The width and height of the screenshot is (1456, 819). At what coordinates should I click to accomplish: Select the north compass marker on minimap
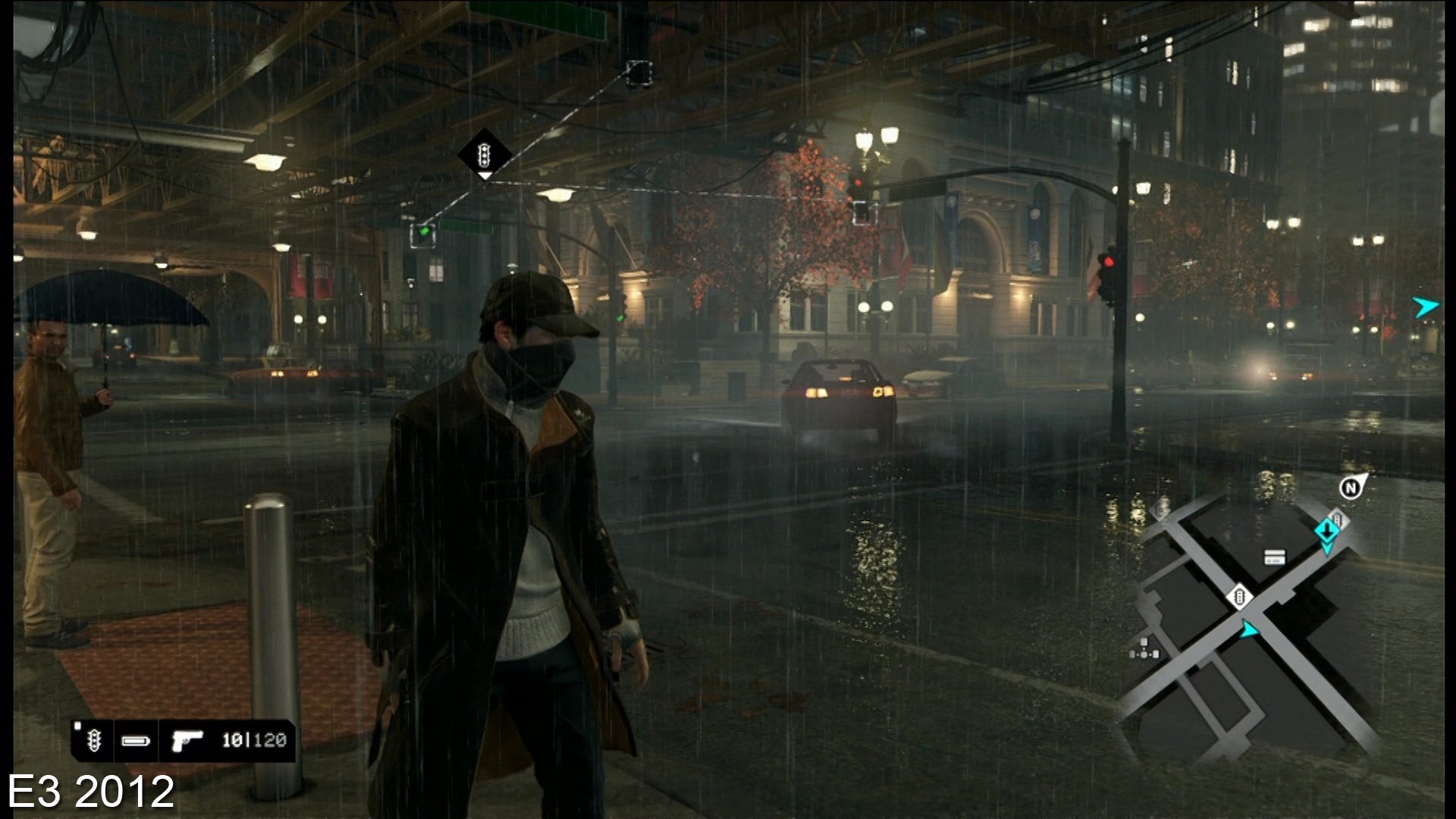(x=1351, y=488)
